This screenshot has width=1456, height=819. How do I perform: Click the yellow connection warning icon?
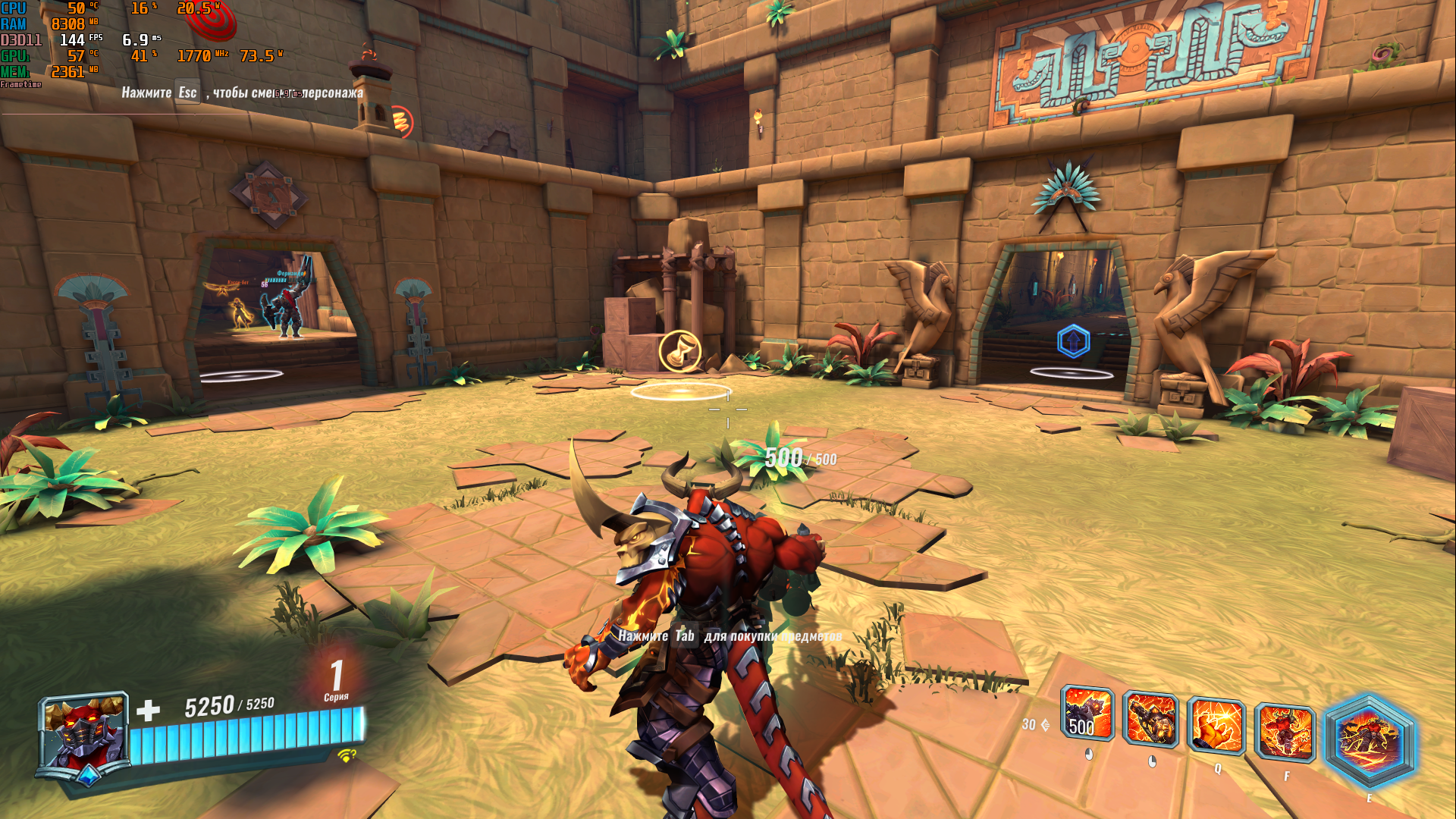pos(347,755)
